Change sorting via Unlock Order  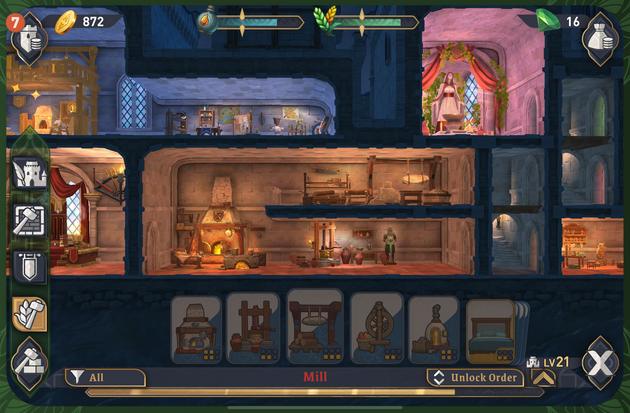click(x=474, y=377)
